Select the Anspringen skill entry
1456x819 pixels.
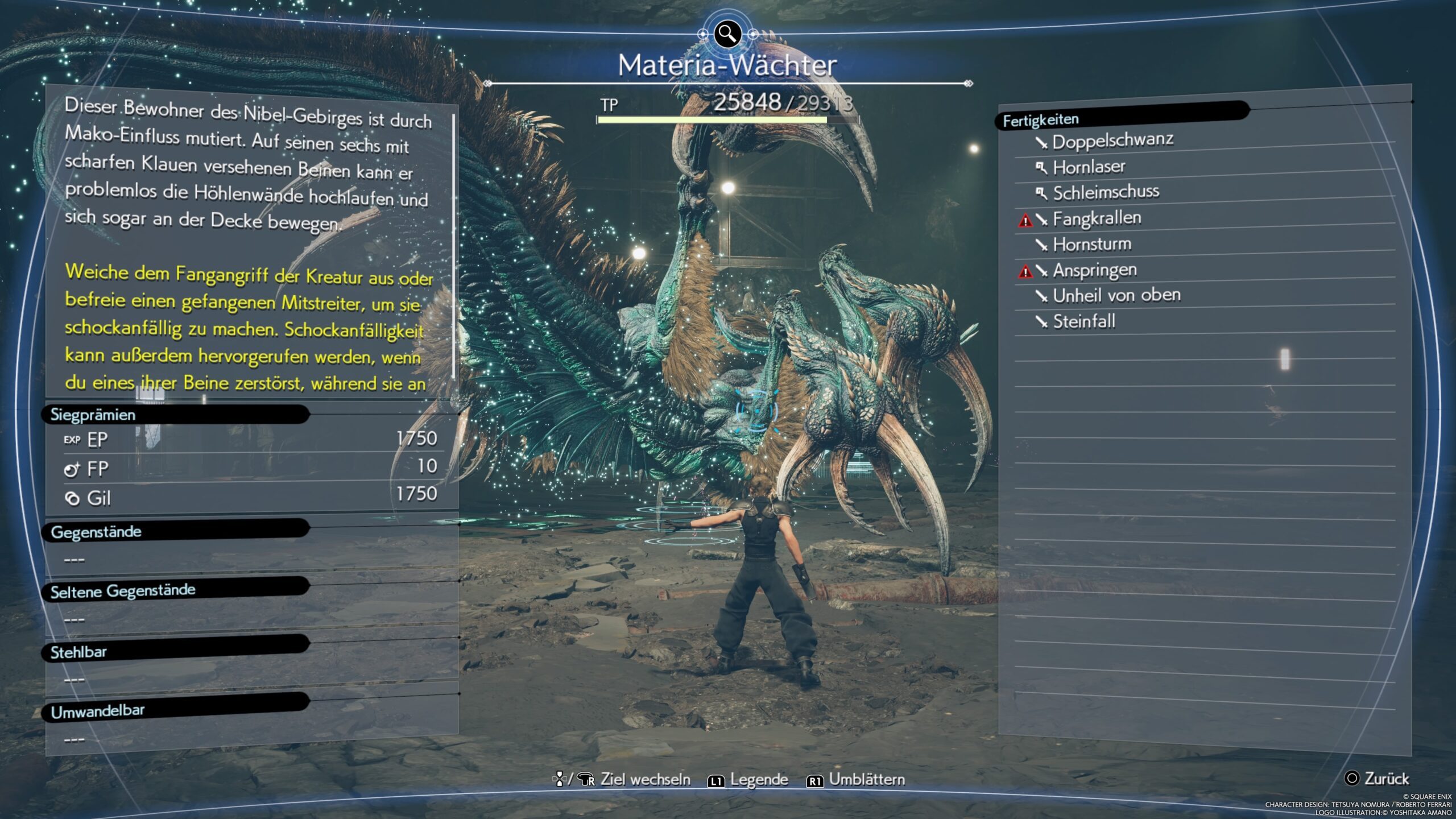[1094, 270]
